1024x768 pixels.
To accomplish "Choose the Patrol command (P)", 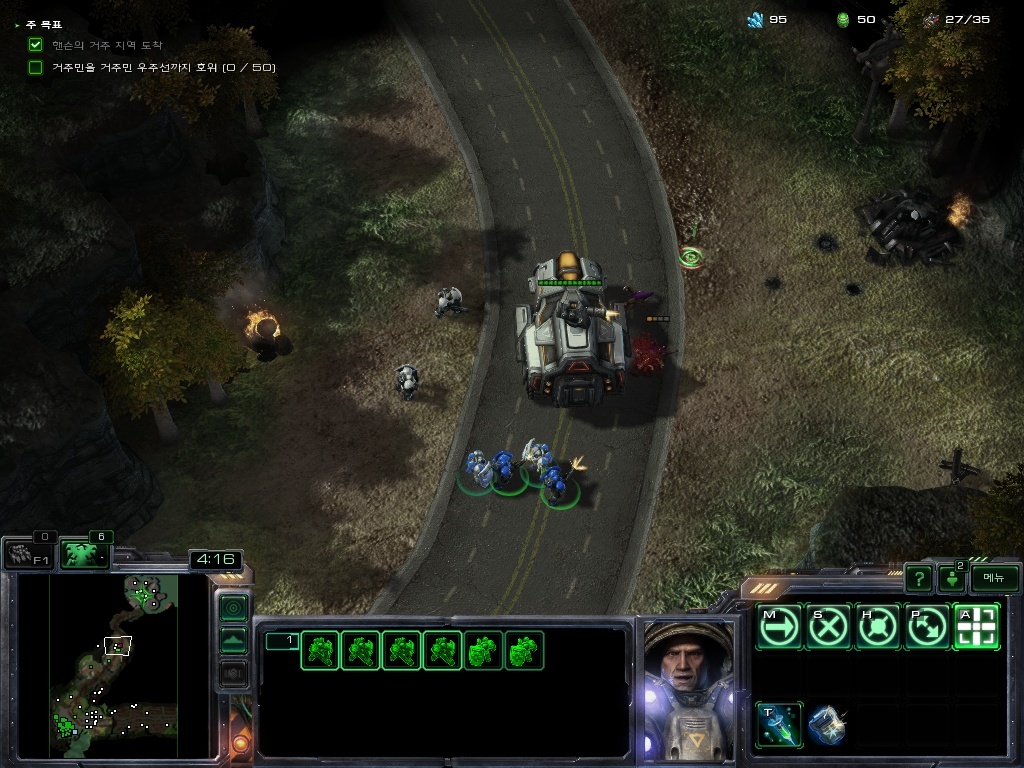I will pyautogui.click(x=927, y=627).
